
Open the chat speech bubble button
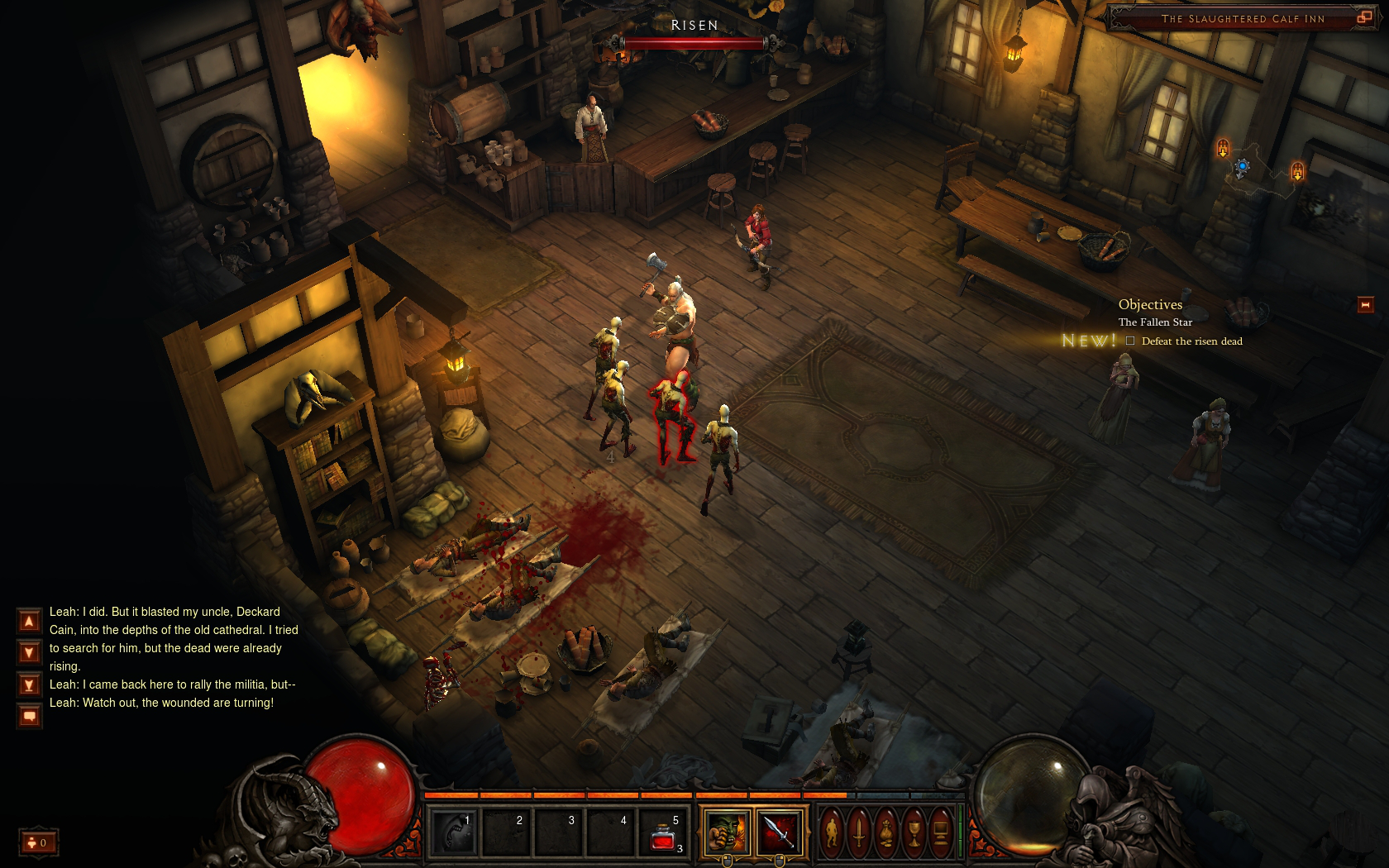[29, 717]
